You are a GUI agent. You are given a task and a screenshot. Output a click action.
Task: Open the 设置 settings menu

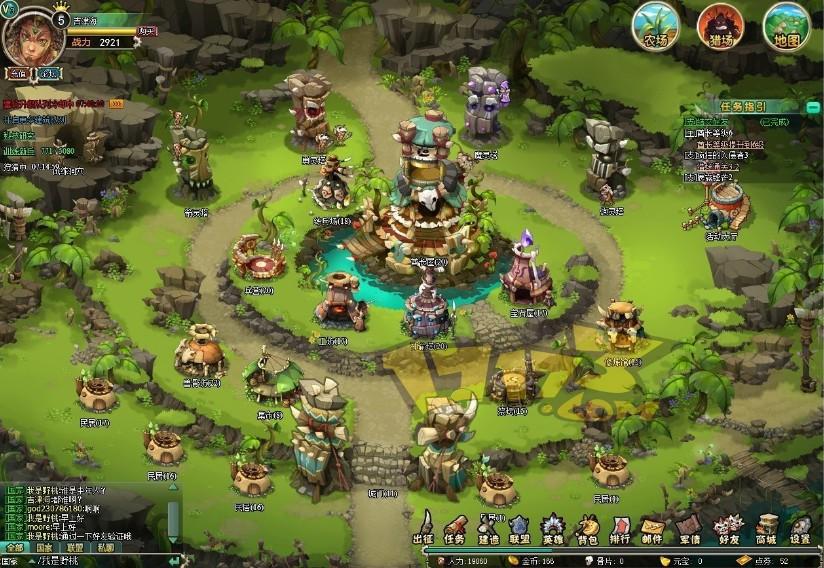click(800, 528)
